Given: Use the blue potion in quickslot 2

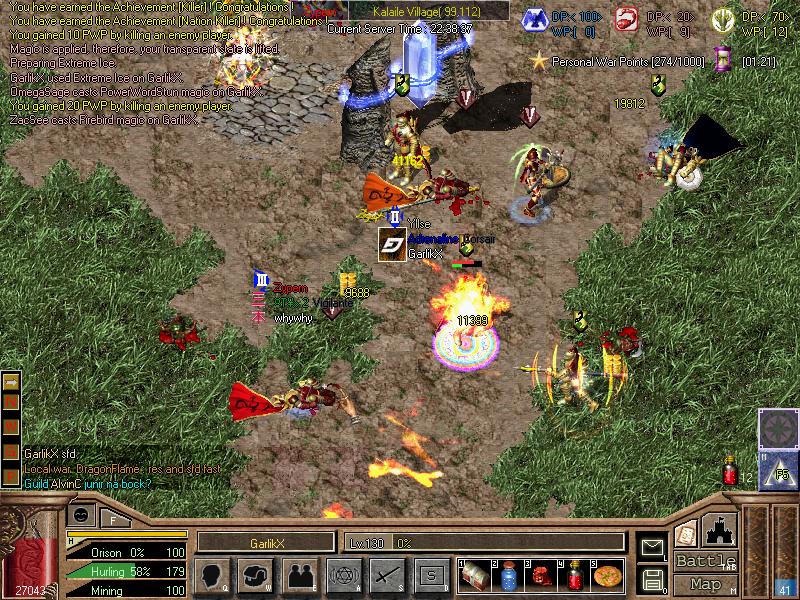Looking at the screenshot, I should click(507, 576).
